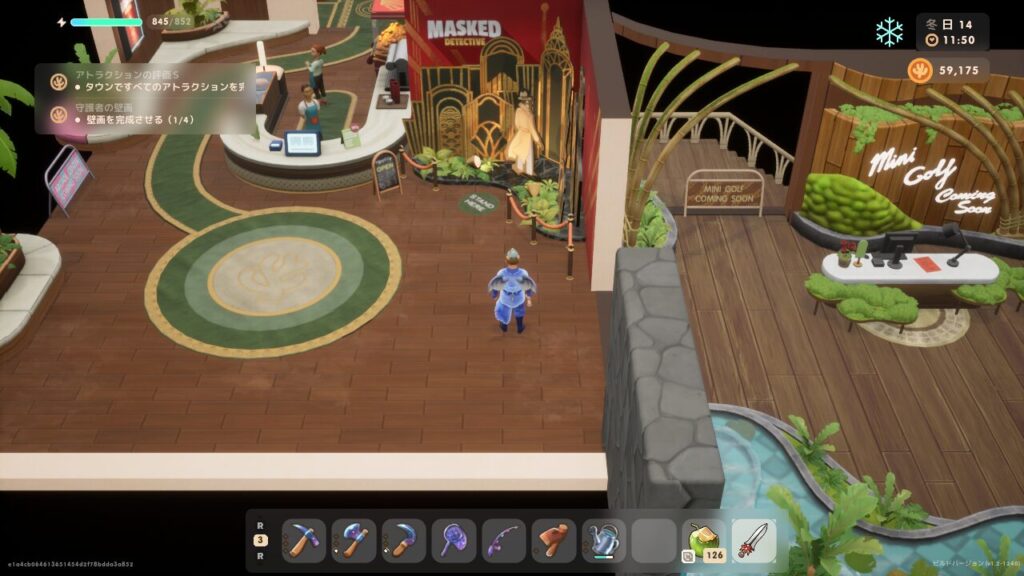Equip the purple fishing rod
Image resolution: width=1024 pixels, height=576 pixels.
coord(504,540)
